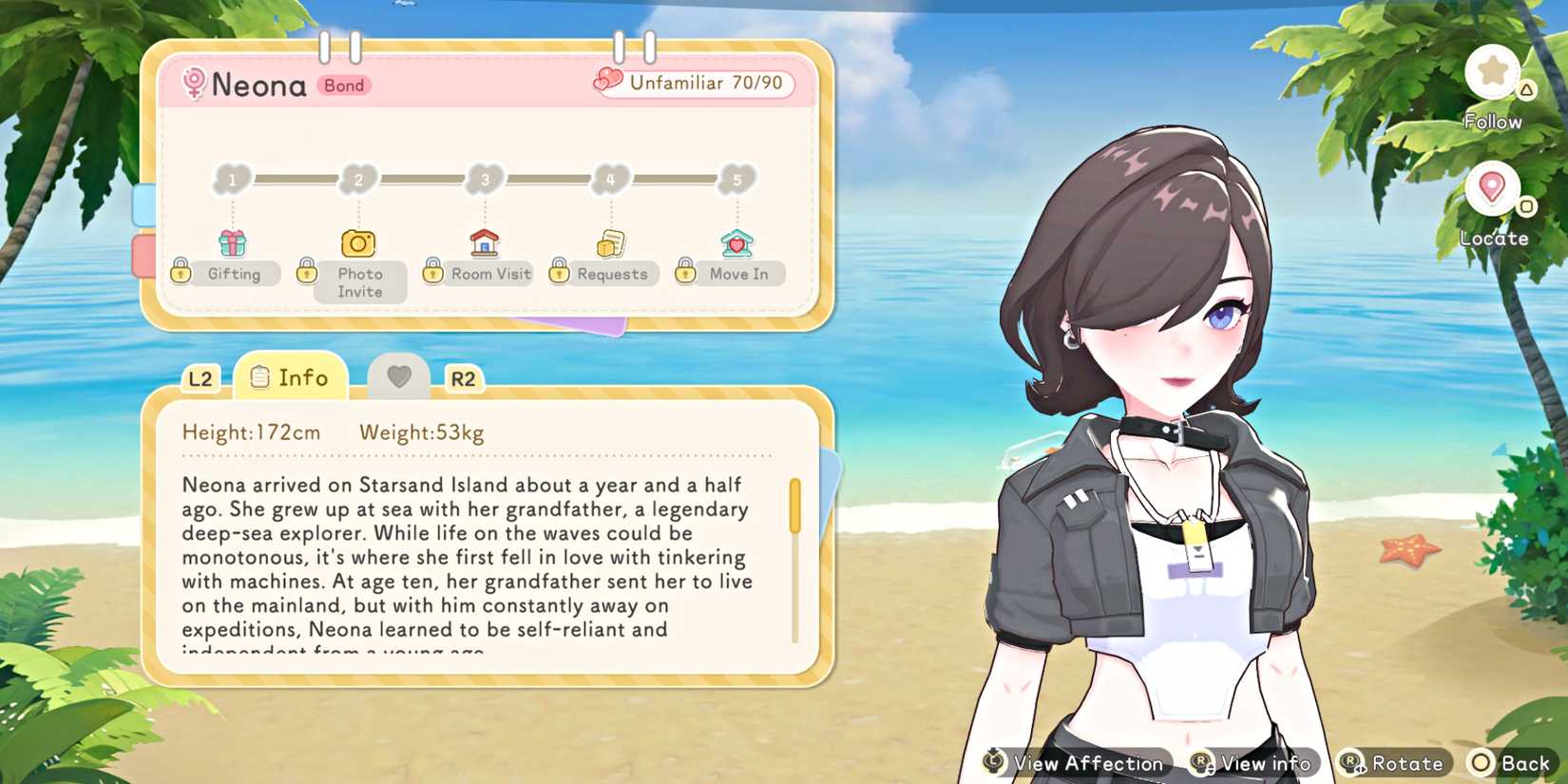Click the Photo Invite camera icon

(358, 242)
